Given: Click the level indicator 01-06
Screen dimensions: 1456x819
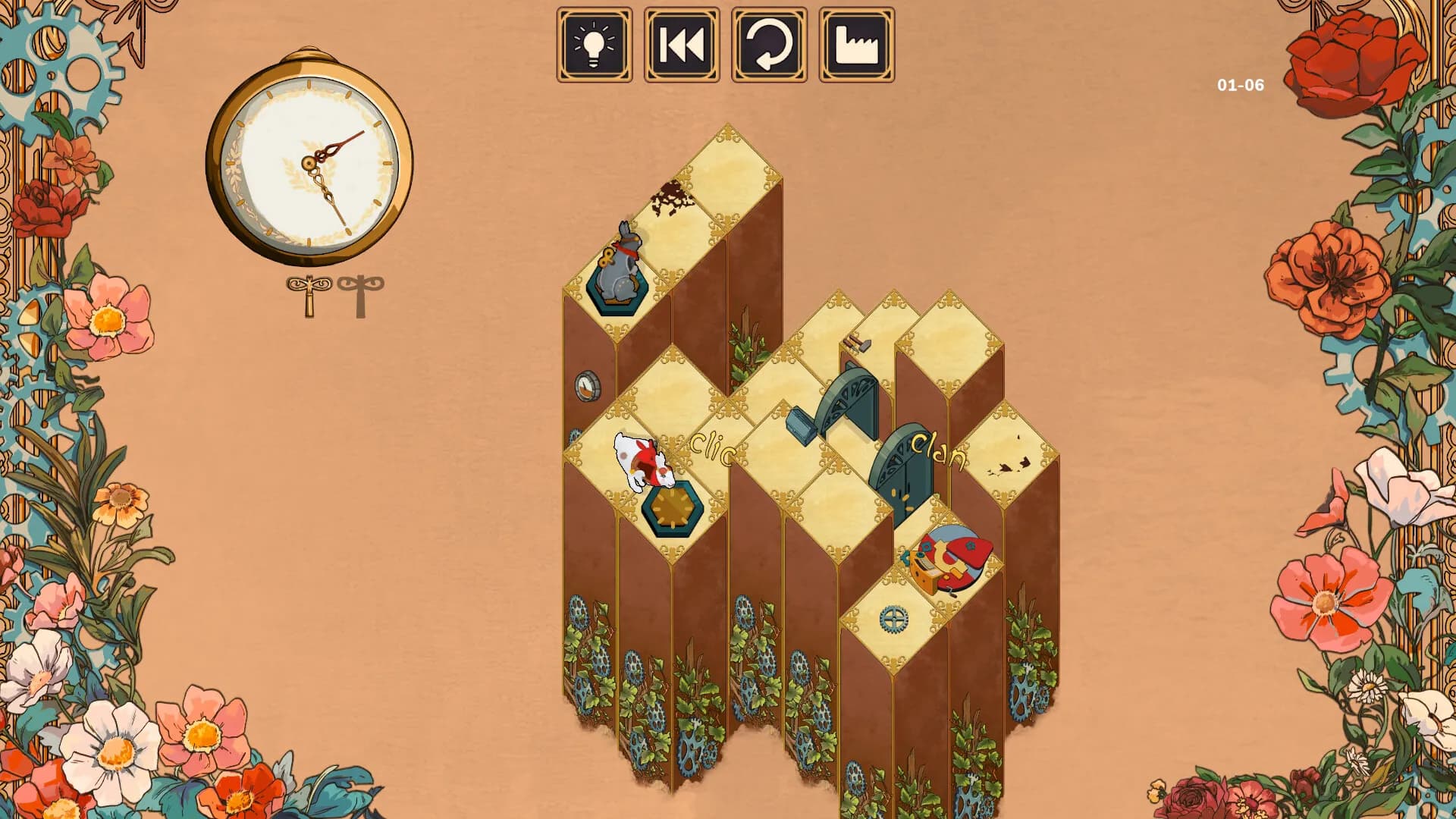Looking at the screenshot, I should coord(1241,85).
